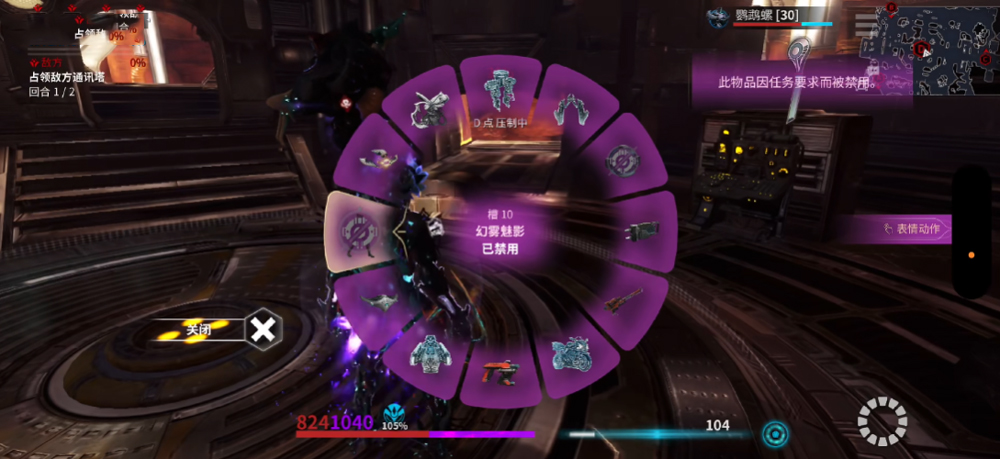The height and width of the screenshot is (459, 1000).
Task: Close the gear wheel with 关闭 button
Action: tap(262, 328)
